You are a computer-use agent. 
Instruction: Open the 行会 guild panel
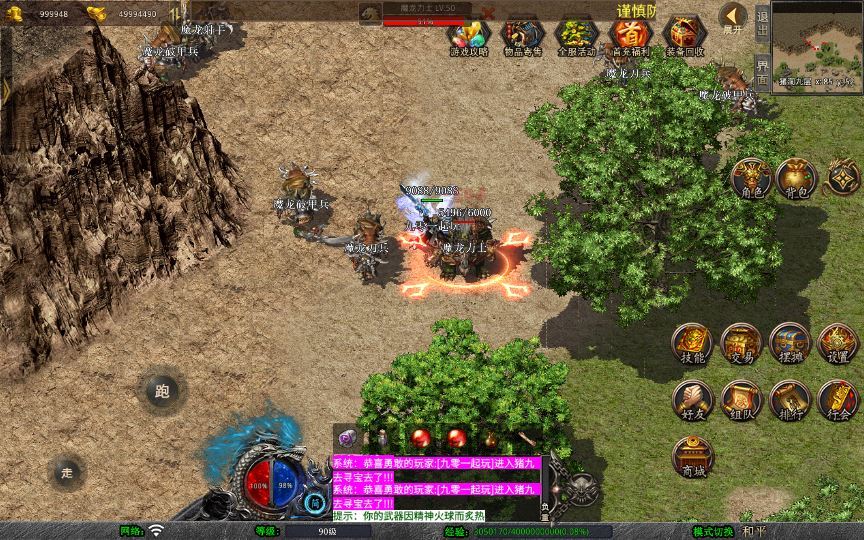coord(838,400)
